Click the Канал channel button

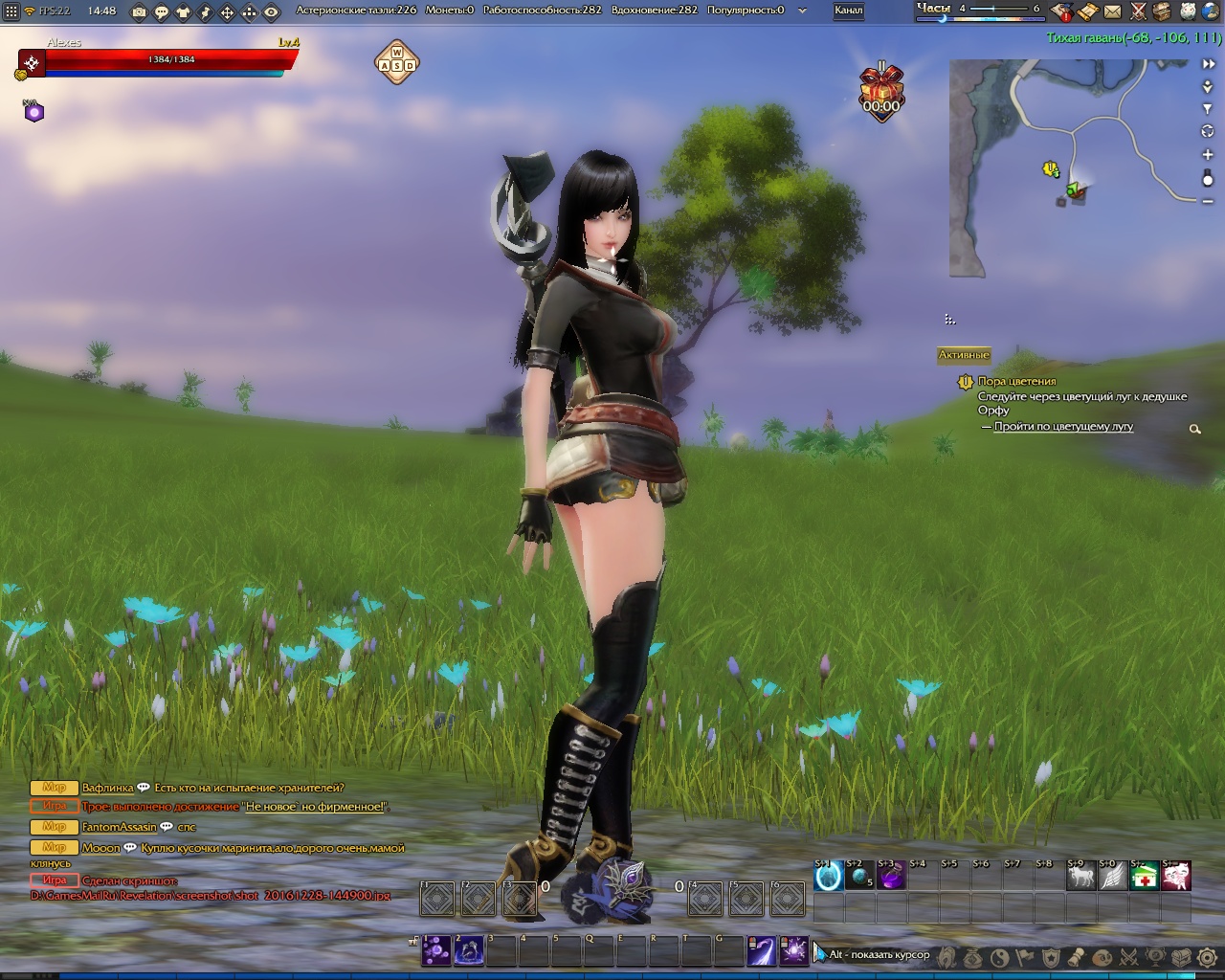pos(848,11)
